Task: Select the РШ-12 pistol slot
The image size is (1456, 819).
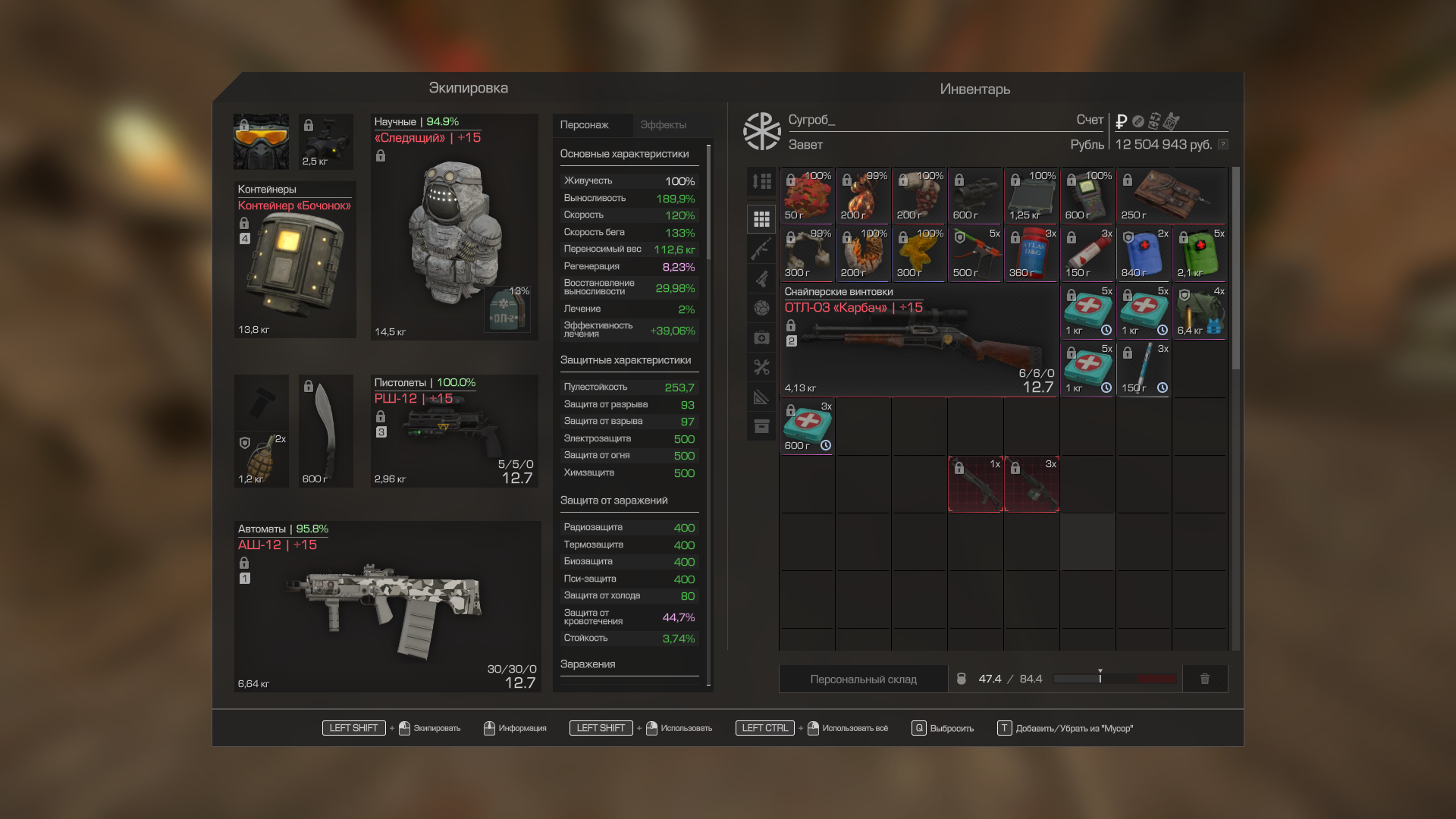Action: tap(453, 431)
